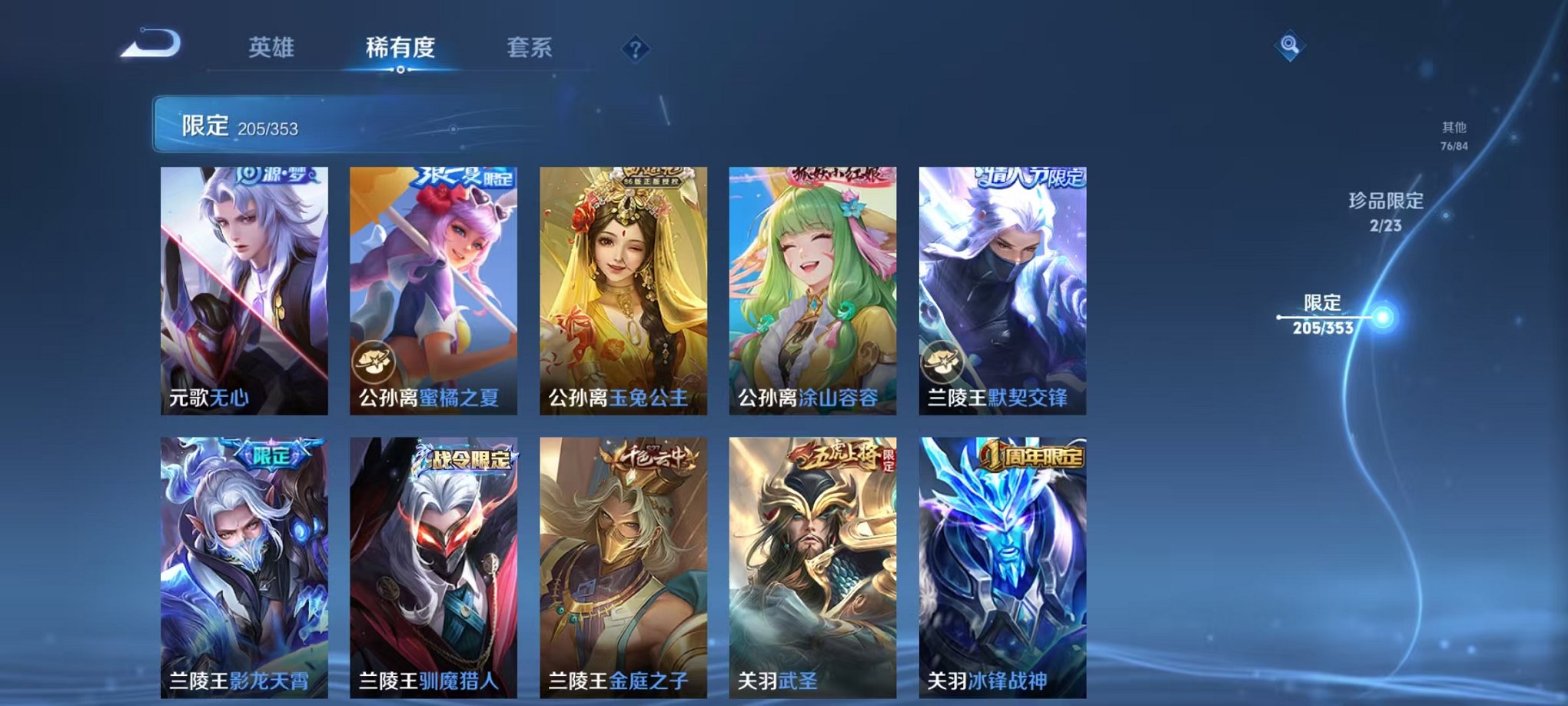
Task: Switch to the 英雄 tab
Action: tap(273, 48)
